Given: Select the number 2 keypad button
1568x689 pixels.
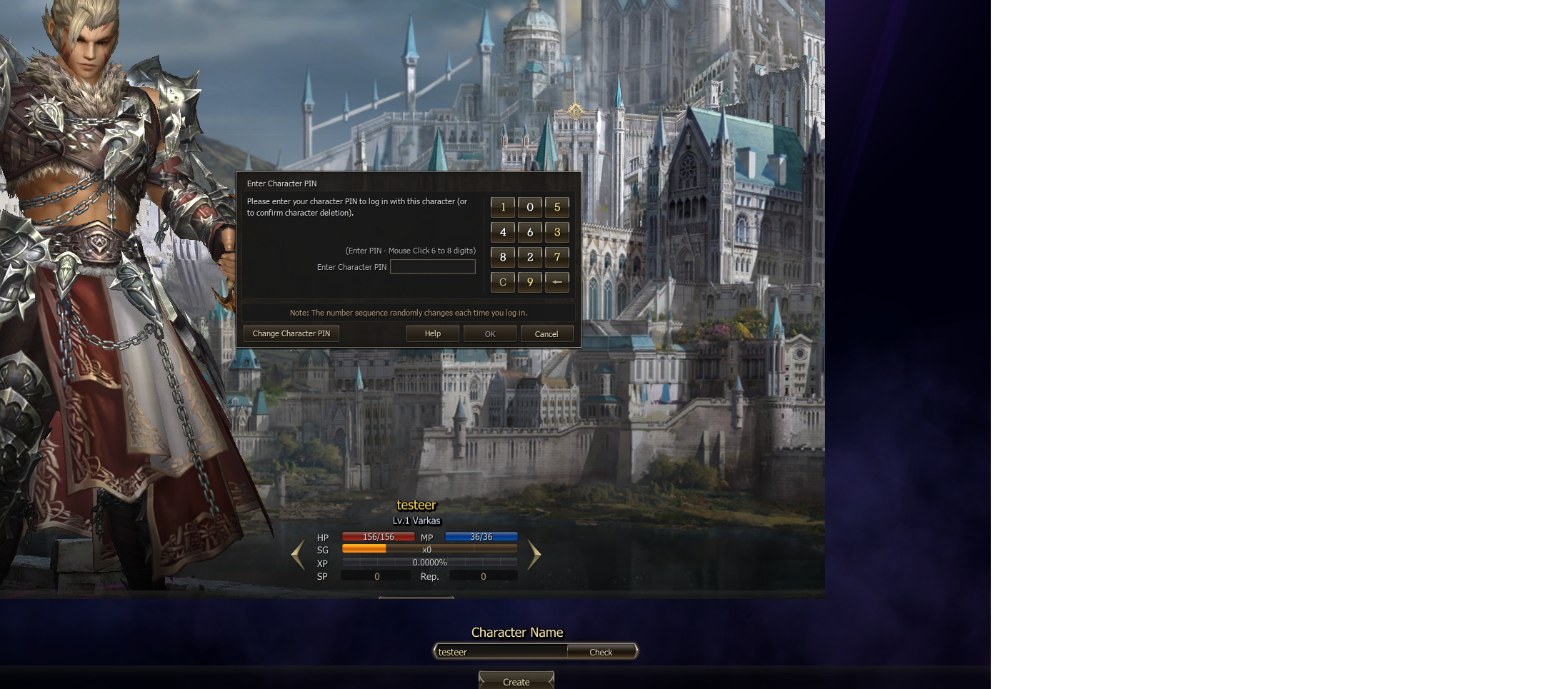Looking at the screenshot, I should tap(530, 258).
